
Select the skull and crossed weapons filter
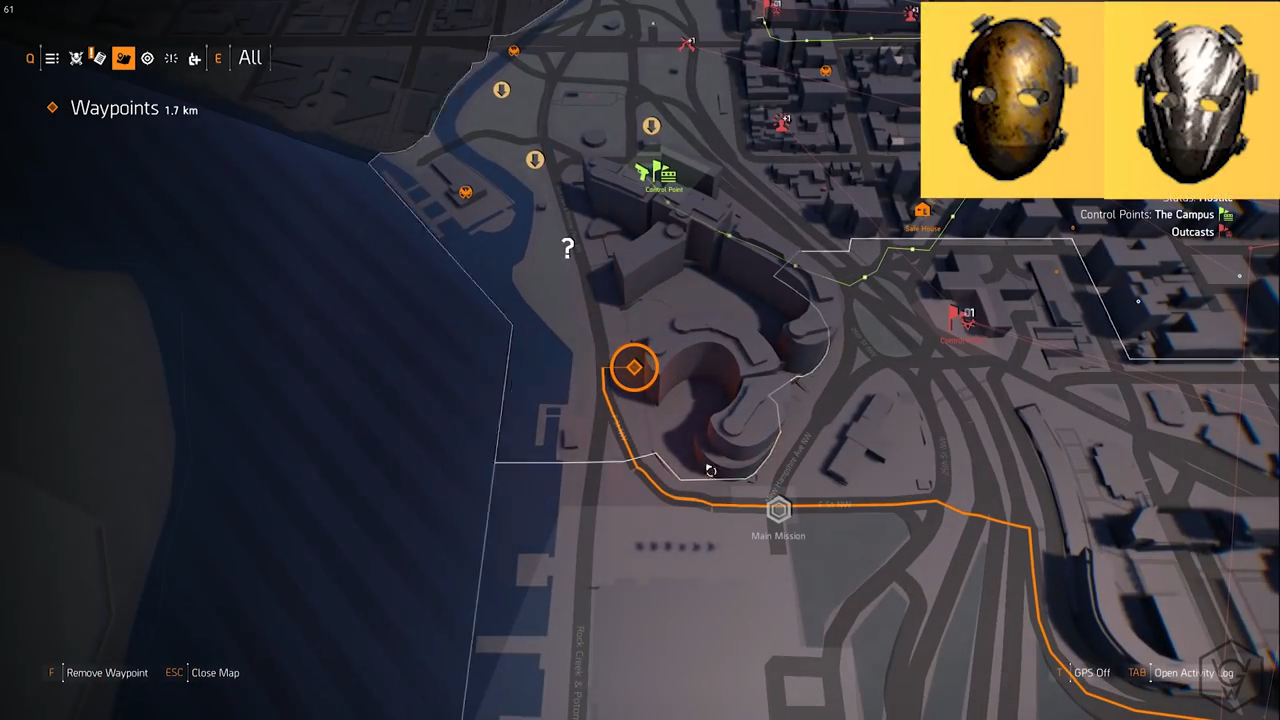tap(76, 59)
